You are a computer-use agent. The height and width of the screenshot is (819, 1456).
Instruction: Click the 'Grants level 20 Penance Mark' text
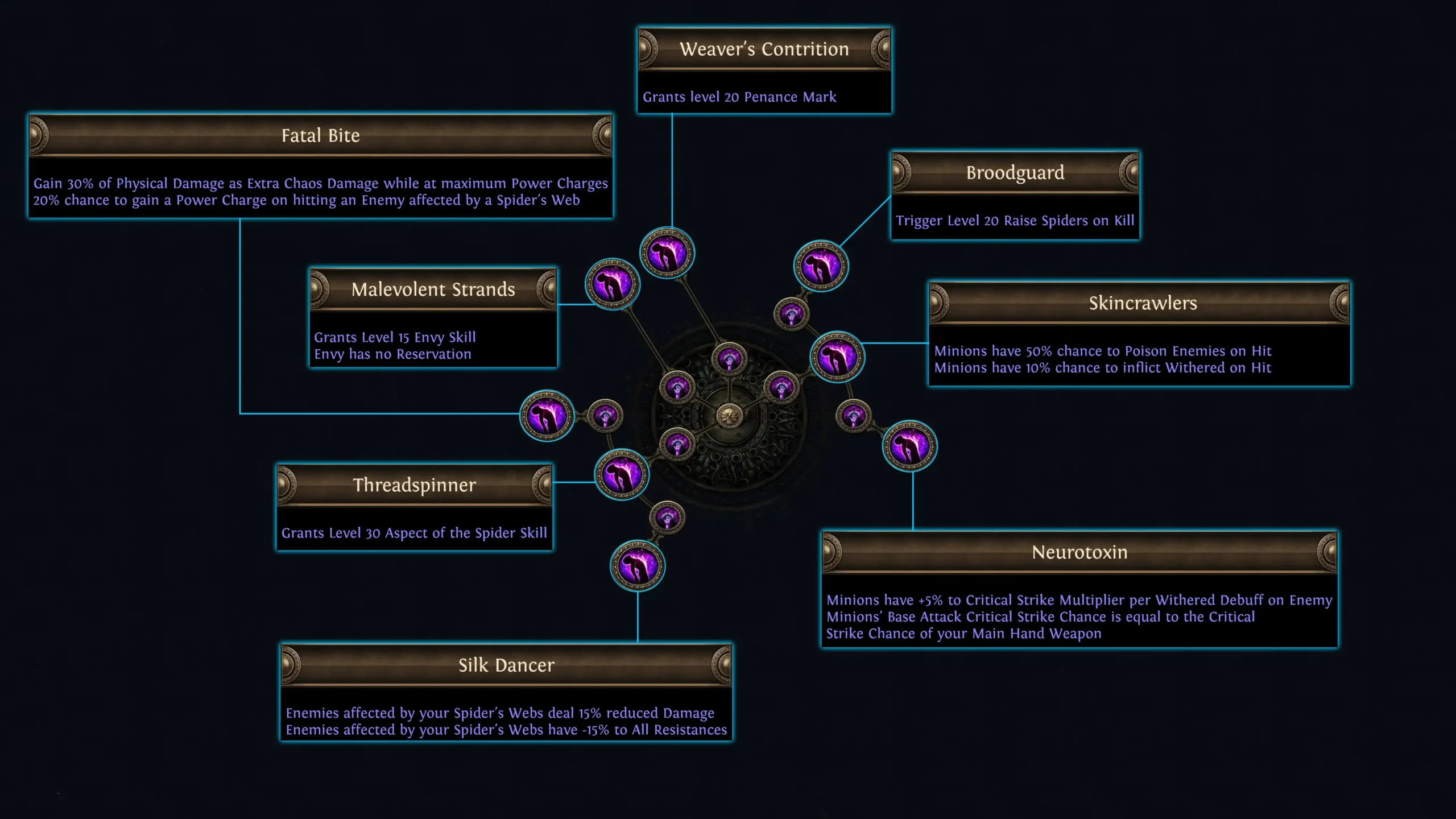pyautogui.click(x=739, y=97)
